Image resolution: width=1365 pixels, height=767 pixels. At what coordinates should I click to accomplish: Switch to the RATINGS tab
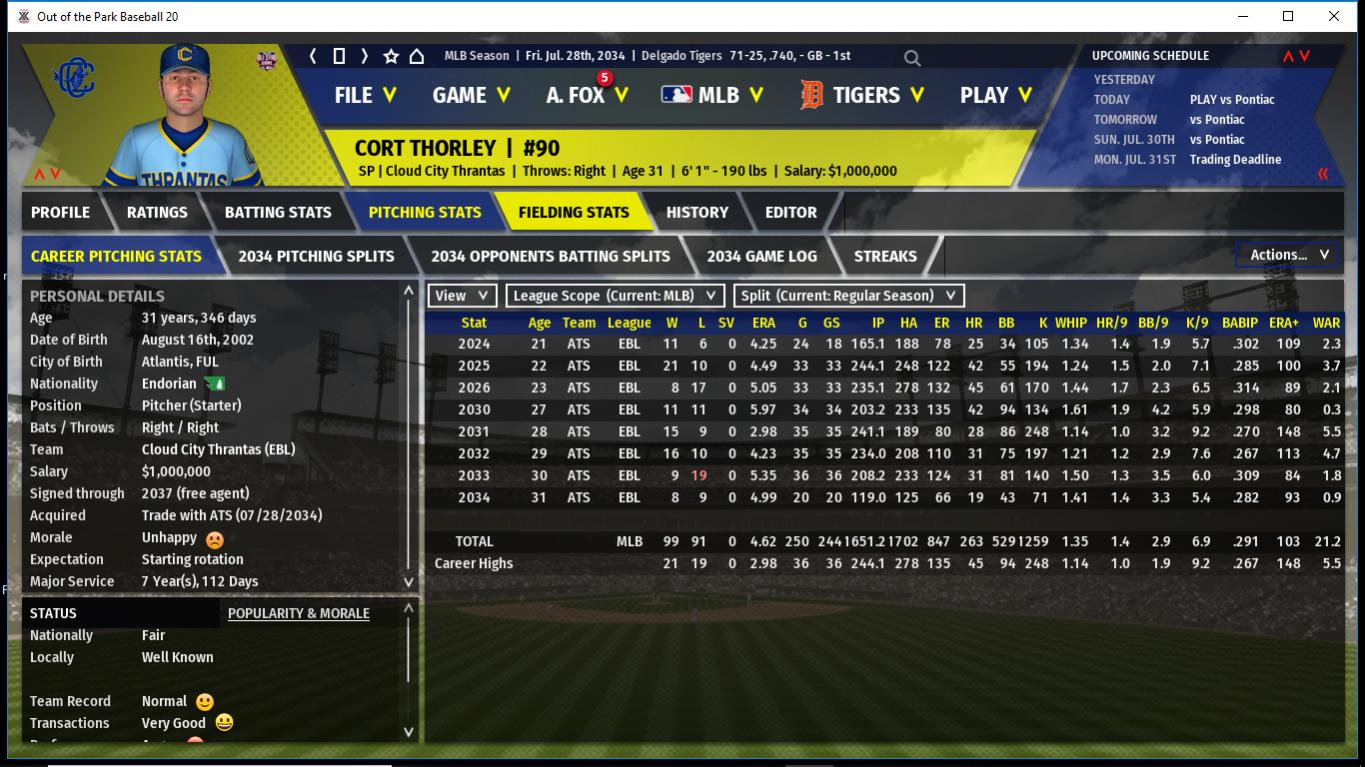pyautogui.click(x=157, y=212)
